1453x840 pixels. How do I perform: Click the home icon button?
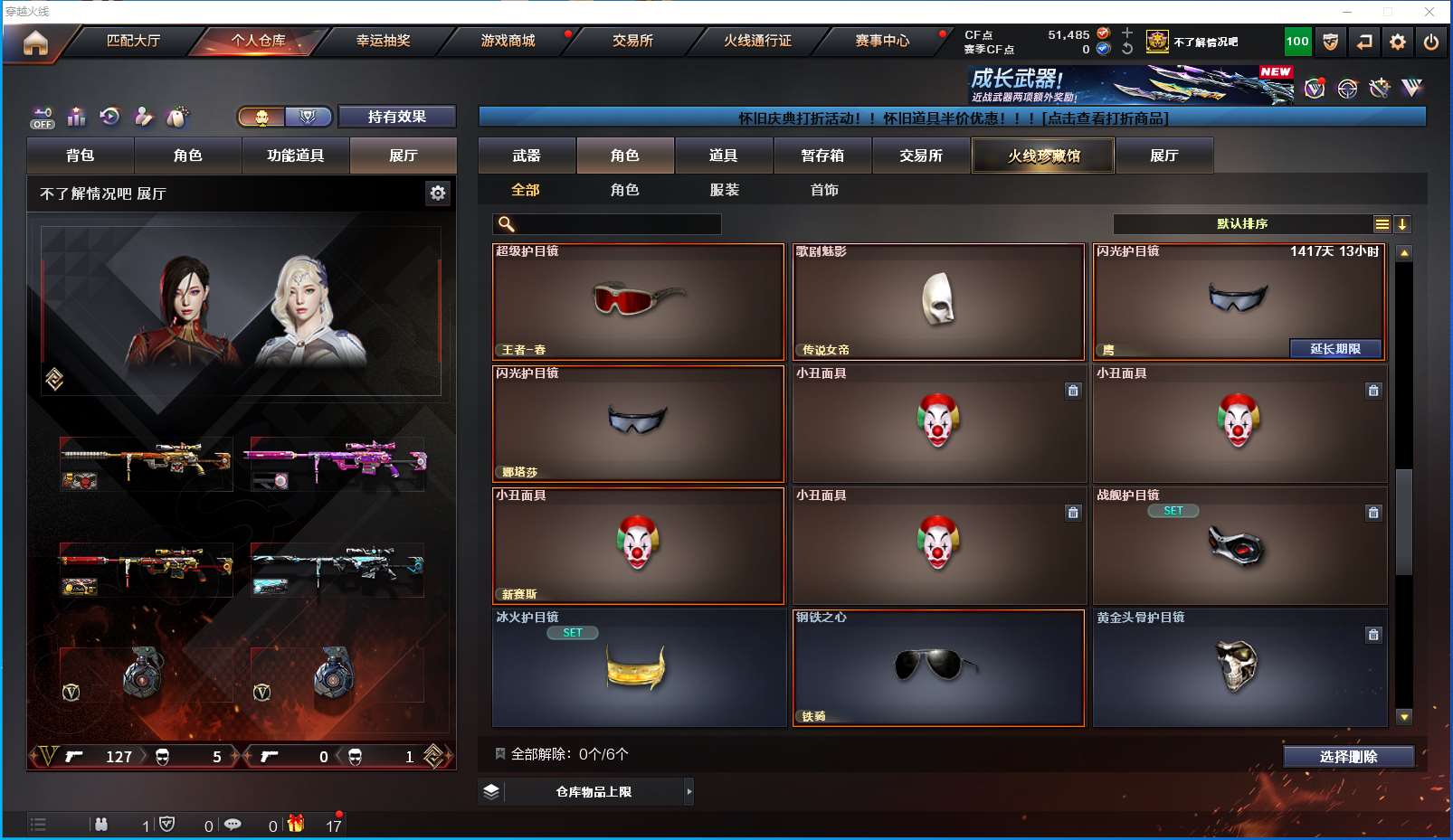pos(35,42)
